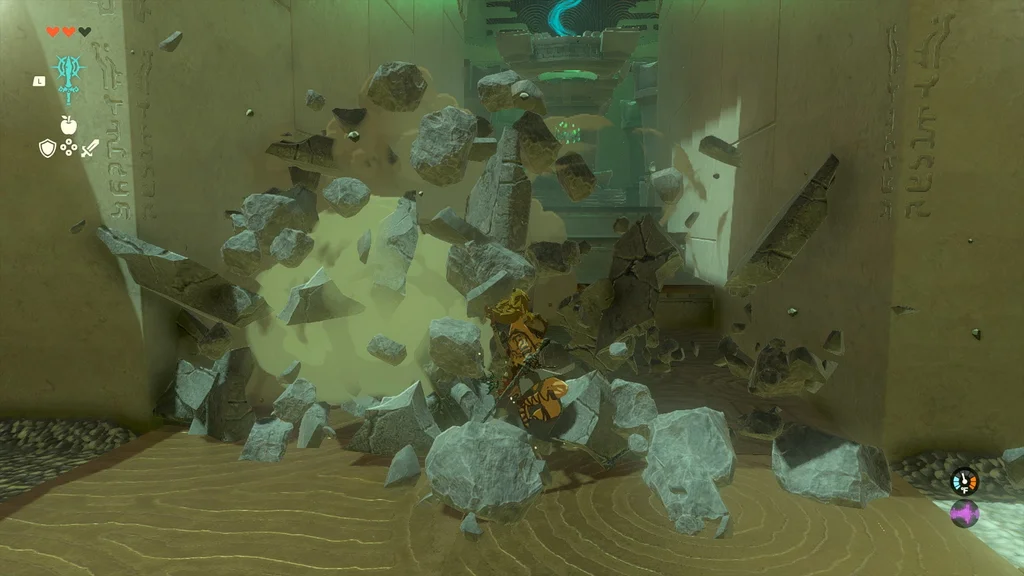Open the apple materials quick-select
The width and height of the screenshot is (1024, 576).
tap(68, 125)
